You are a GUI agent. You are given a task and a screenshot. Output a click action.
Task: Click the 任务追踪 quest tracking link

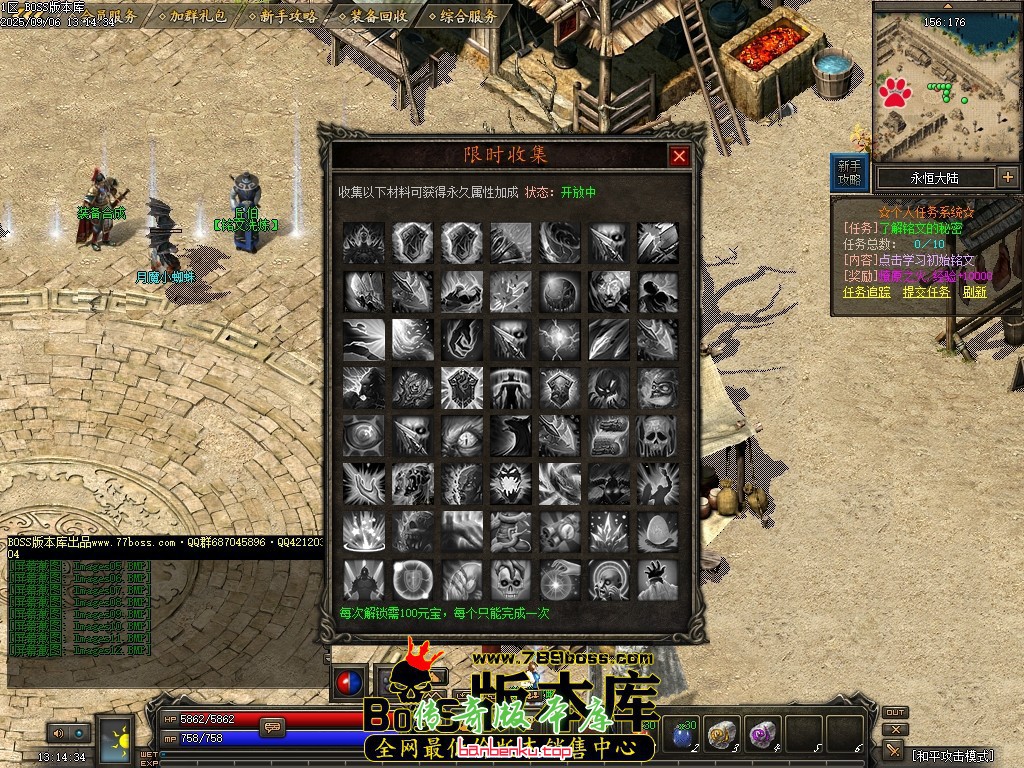click(866, 292)
